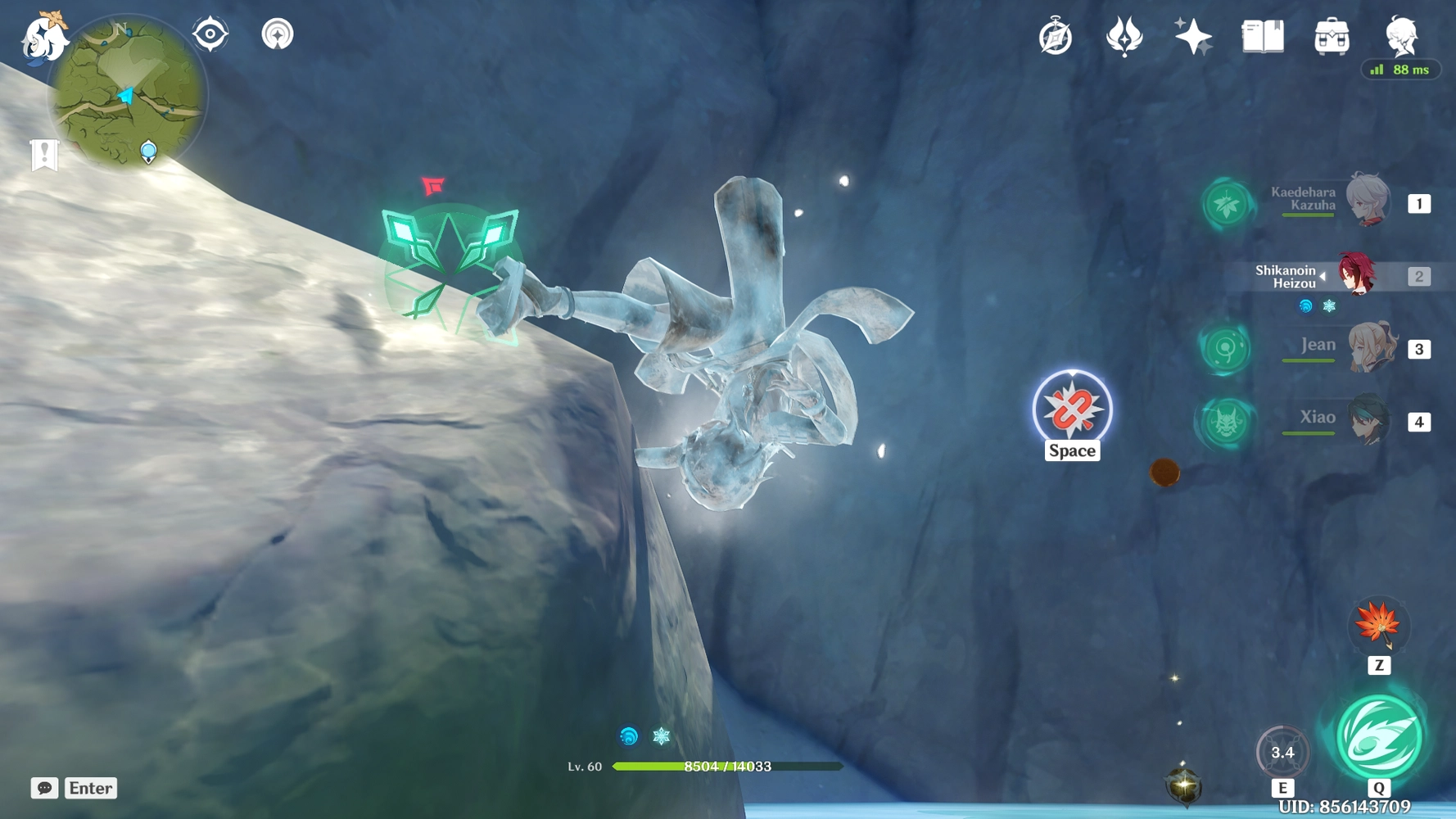Open the Events flame icon
This screenshot has width=1456, height=819.
click(1124, 37)
